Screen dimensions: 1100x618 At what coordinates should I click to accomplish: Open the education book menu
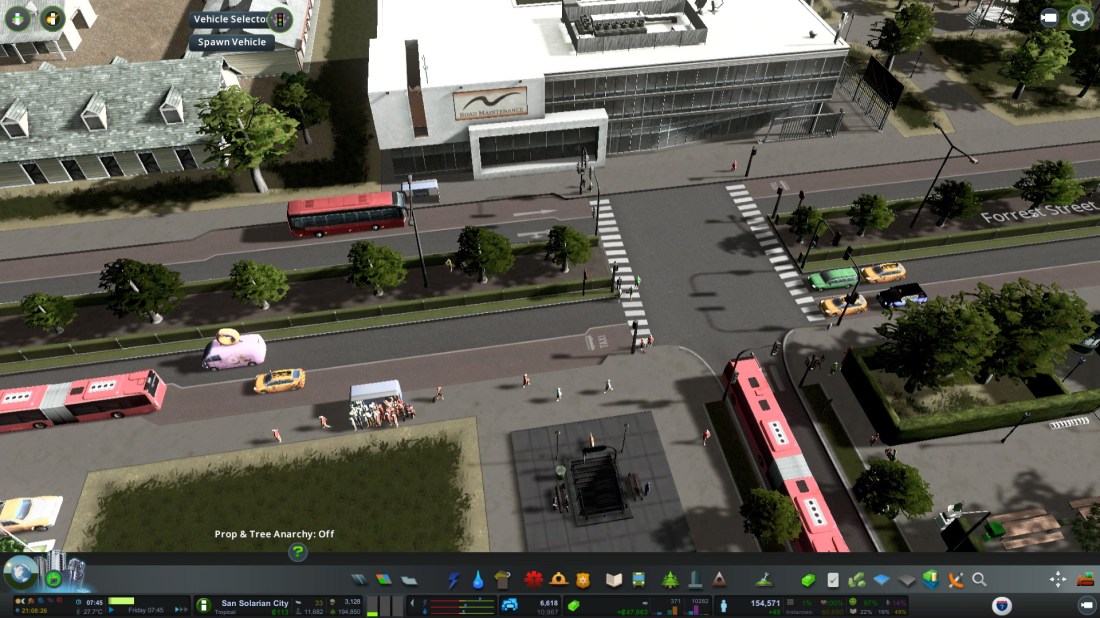point(615,580)
